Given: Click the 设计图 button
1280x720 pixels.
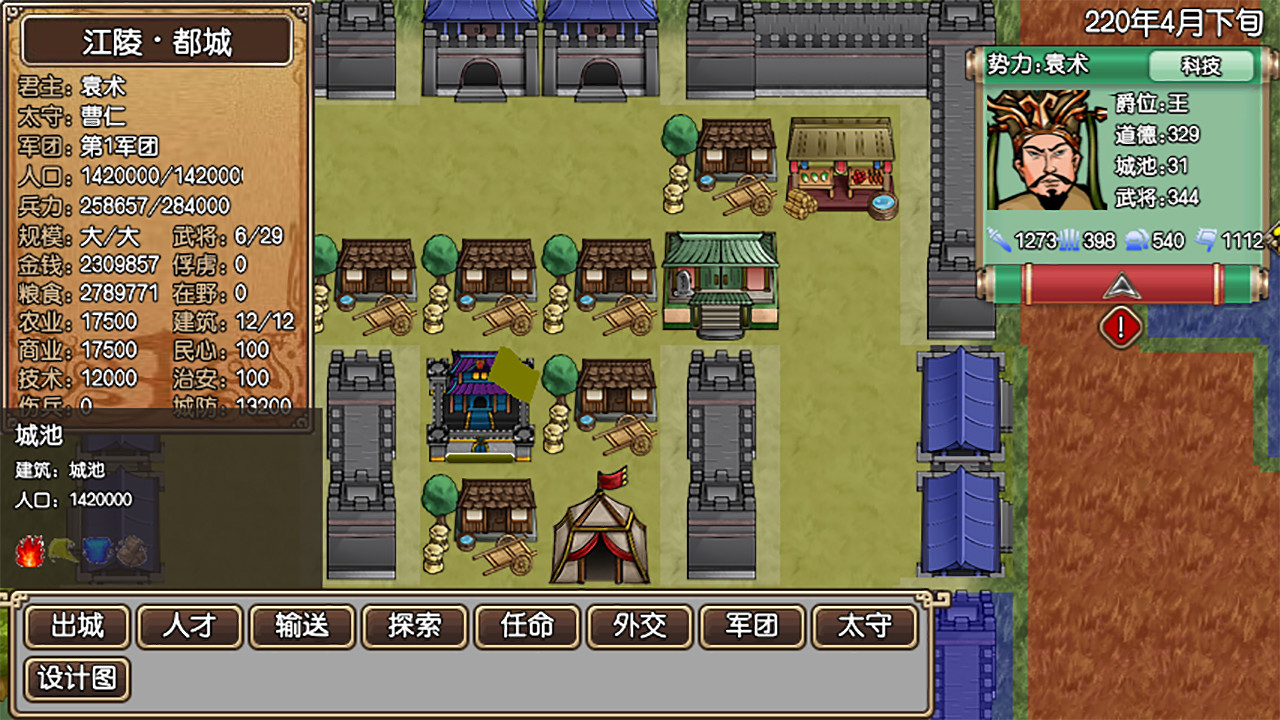Looking at the screenshot, I should tap(77, 678).
